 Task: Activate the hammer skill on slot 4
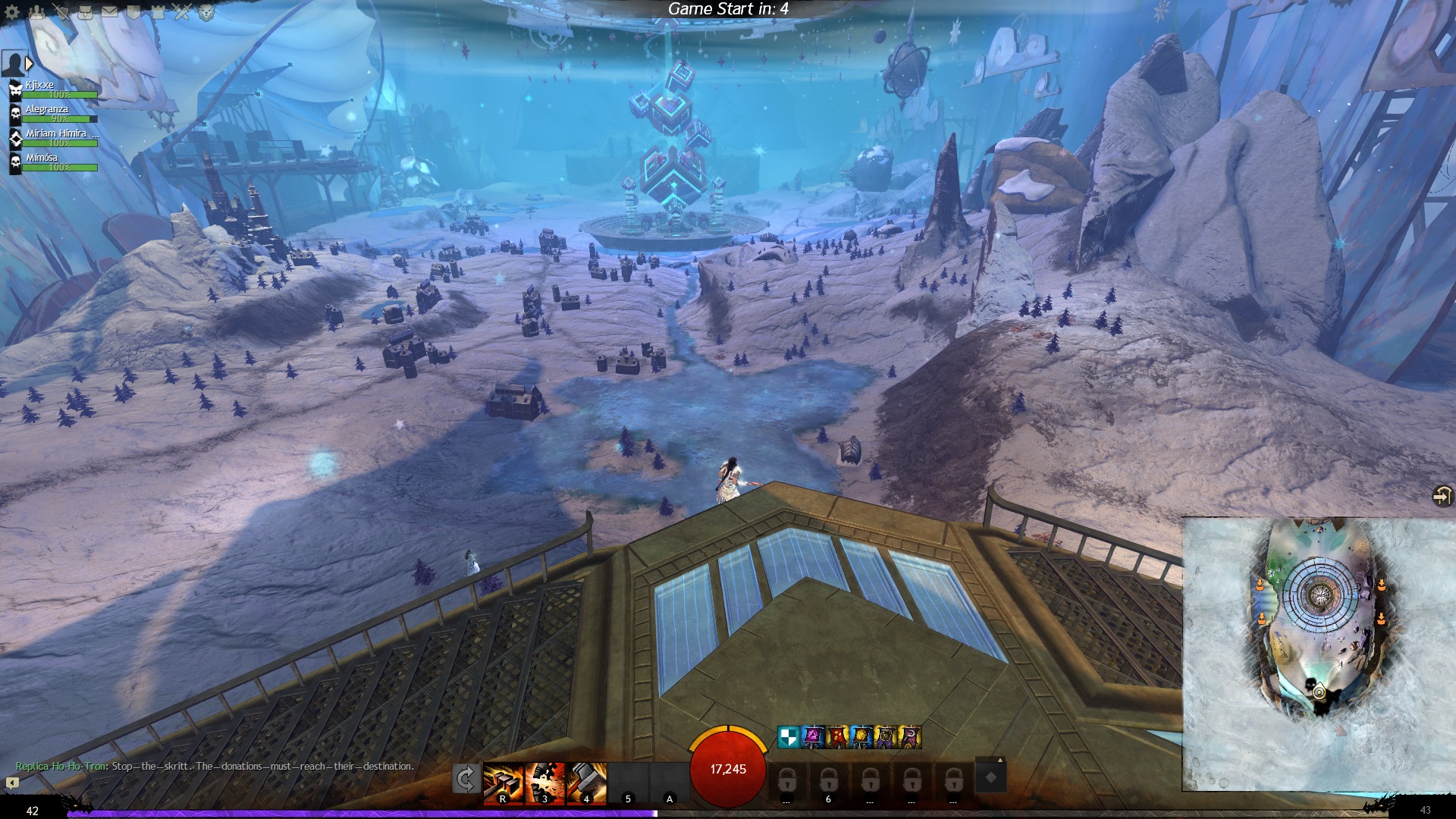pos(587,783)
